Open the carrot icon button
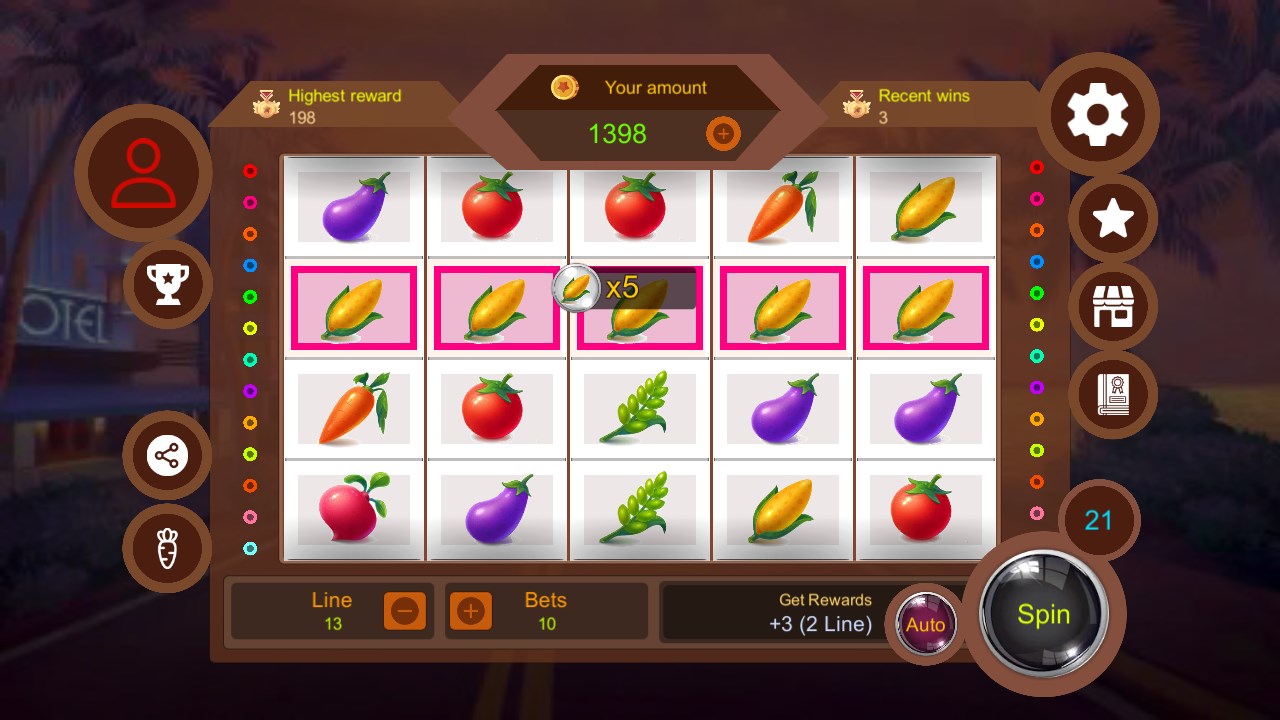Screen dimensions: 1280x720 167,549
